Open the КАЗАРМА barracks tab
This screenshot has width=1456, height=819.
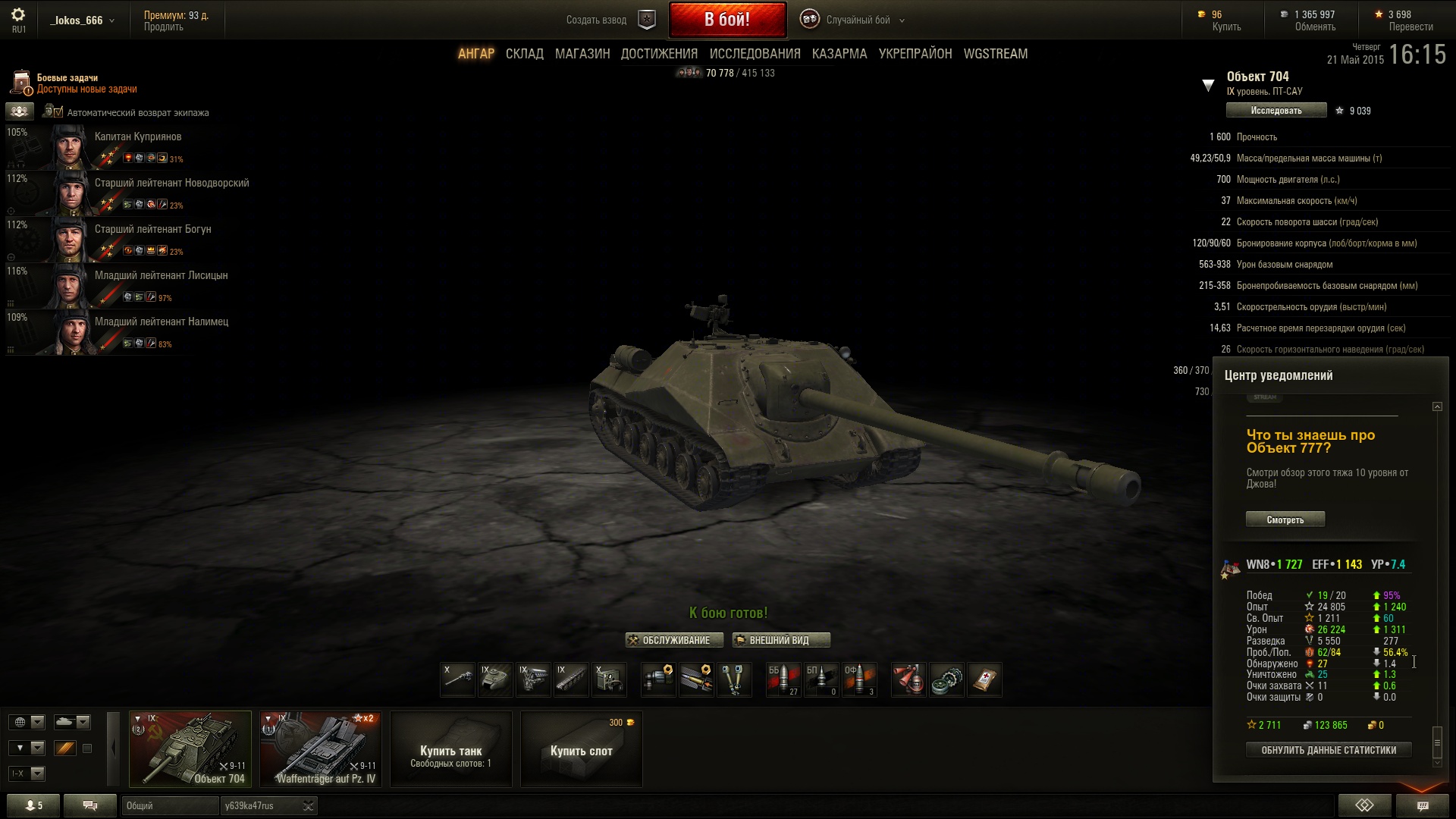click(839, 54)
